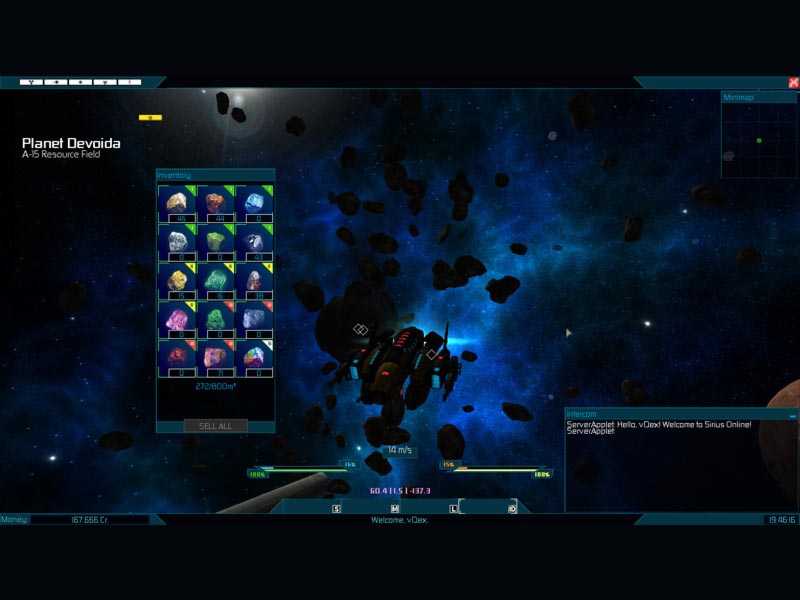This screenshot has width=800, height=600.
Task: Select the tan ore slot holding 45
Action: 180,204
